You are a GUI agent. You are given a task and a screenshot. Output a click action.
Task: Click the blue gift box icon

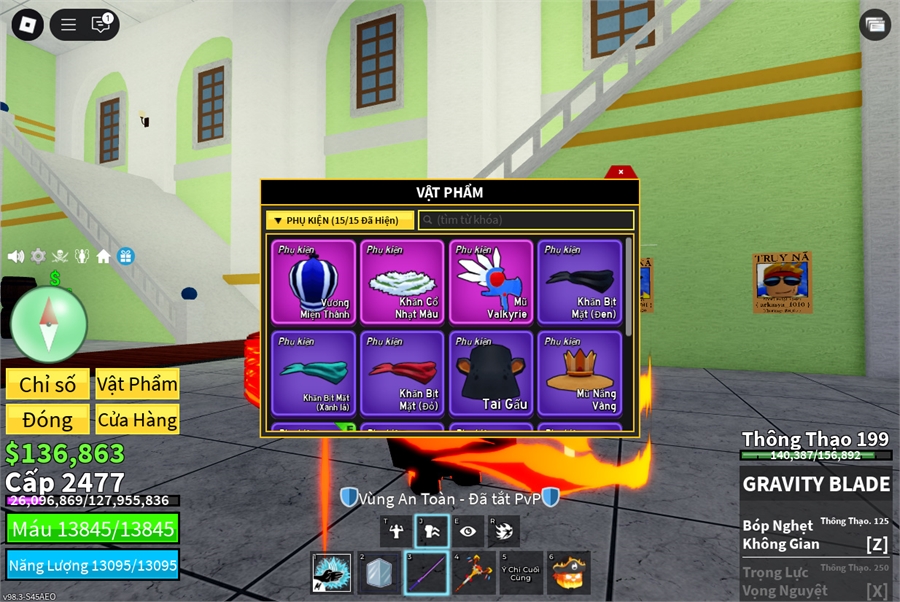125,256
